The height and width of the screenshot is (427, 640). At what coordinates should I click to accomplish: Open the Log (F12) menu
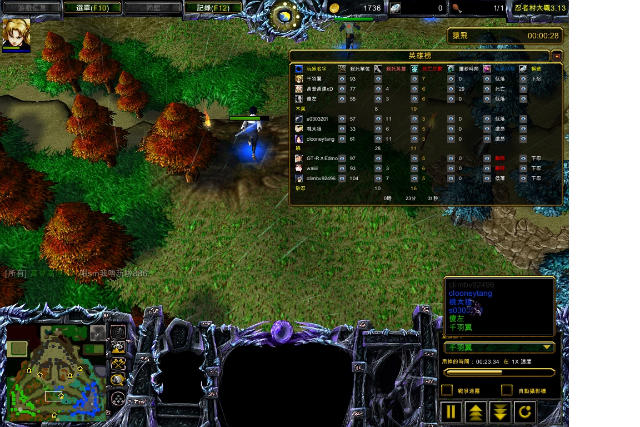click(x=214, y=8)
